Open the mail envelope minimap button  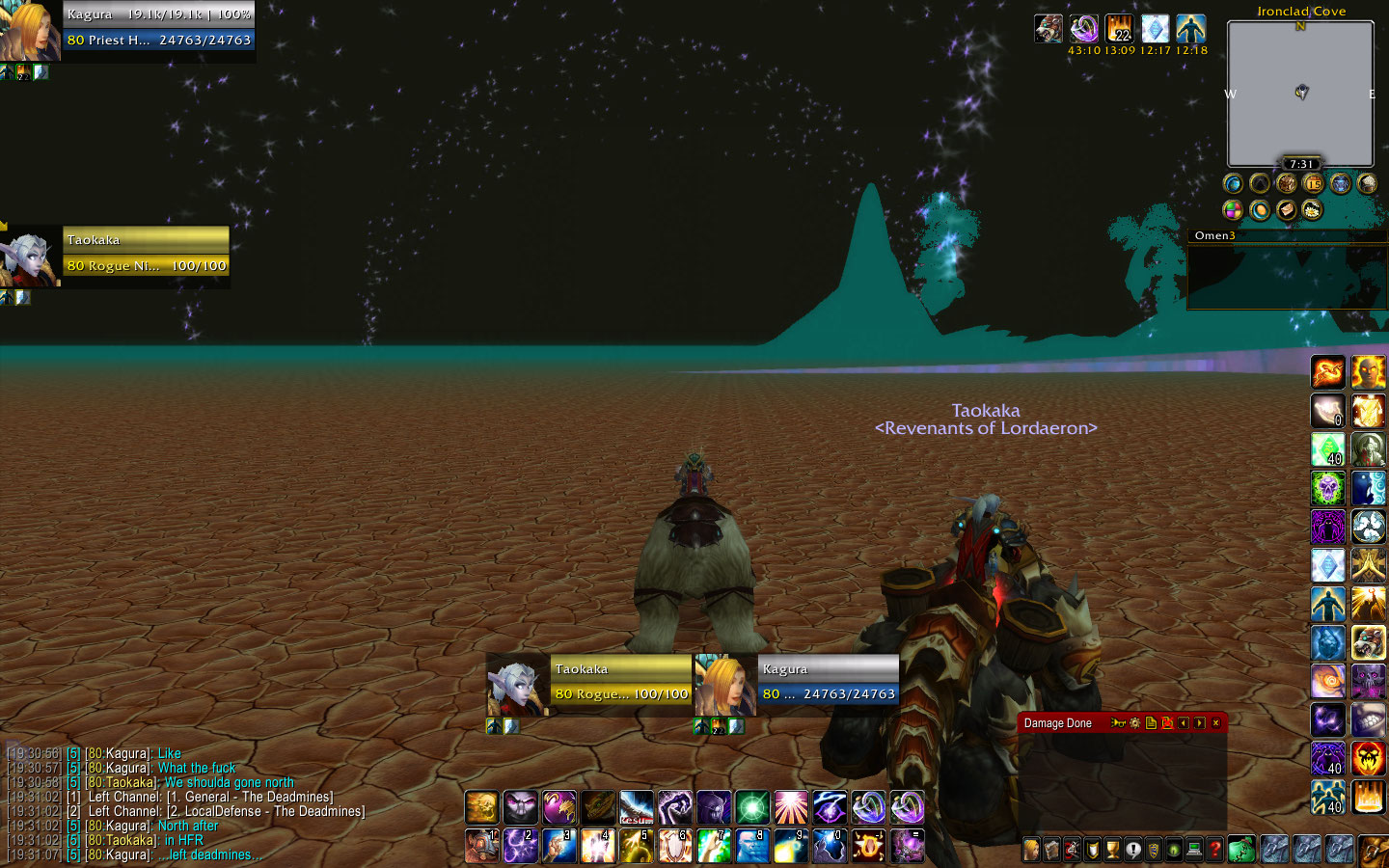point(1287,209)
